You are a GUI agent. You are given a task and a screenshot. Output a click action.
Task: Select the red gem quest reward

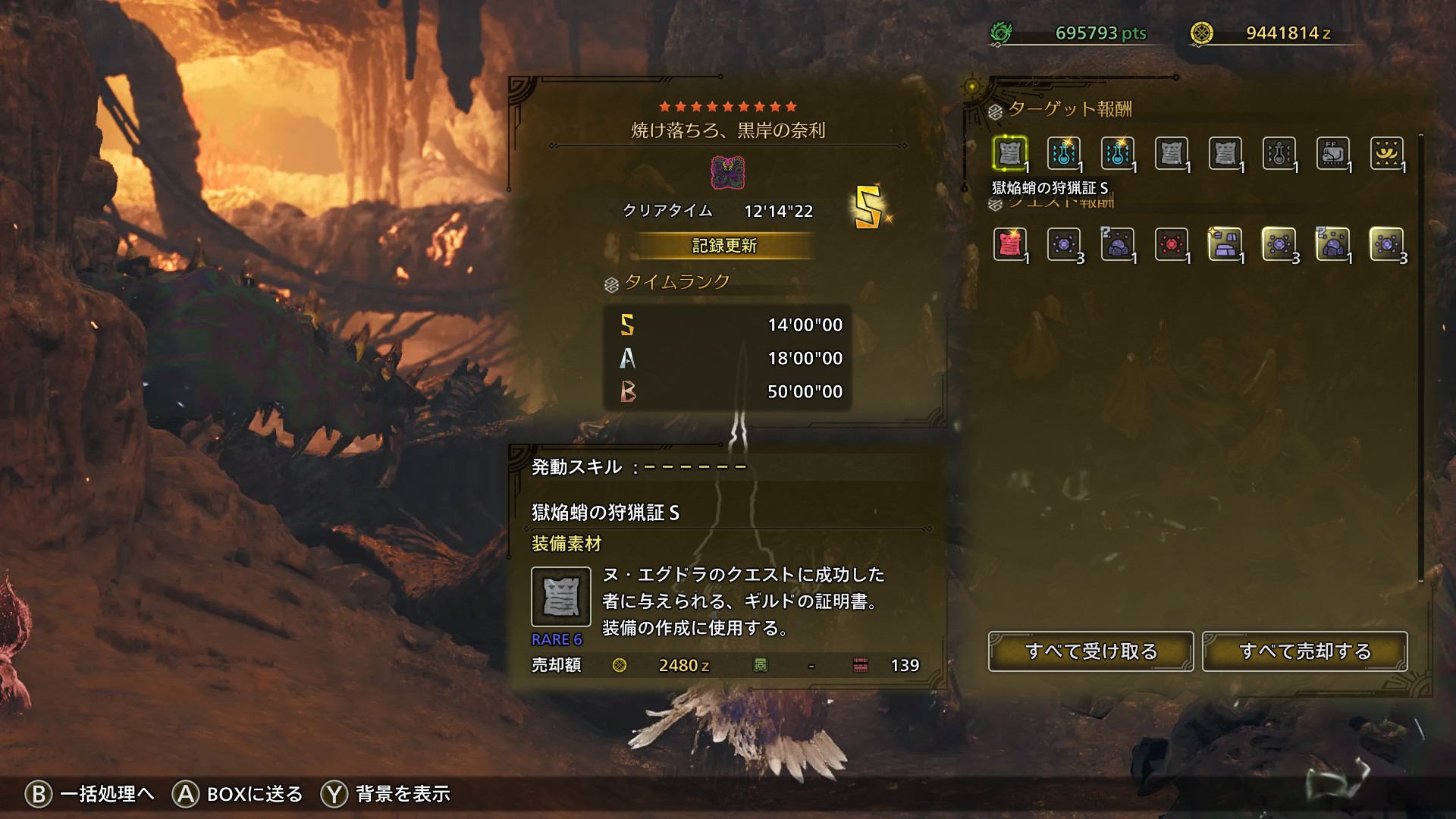[1171, 244]
